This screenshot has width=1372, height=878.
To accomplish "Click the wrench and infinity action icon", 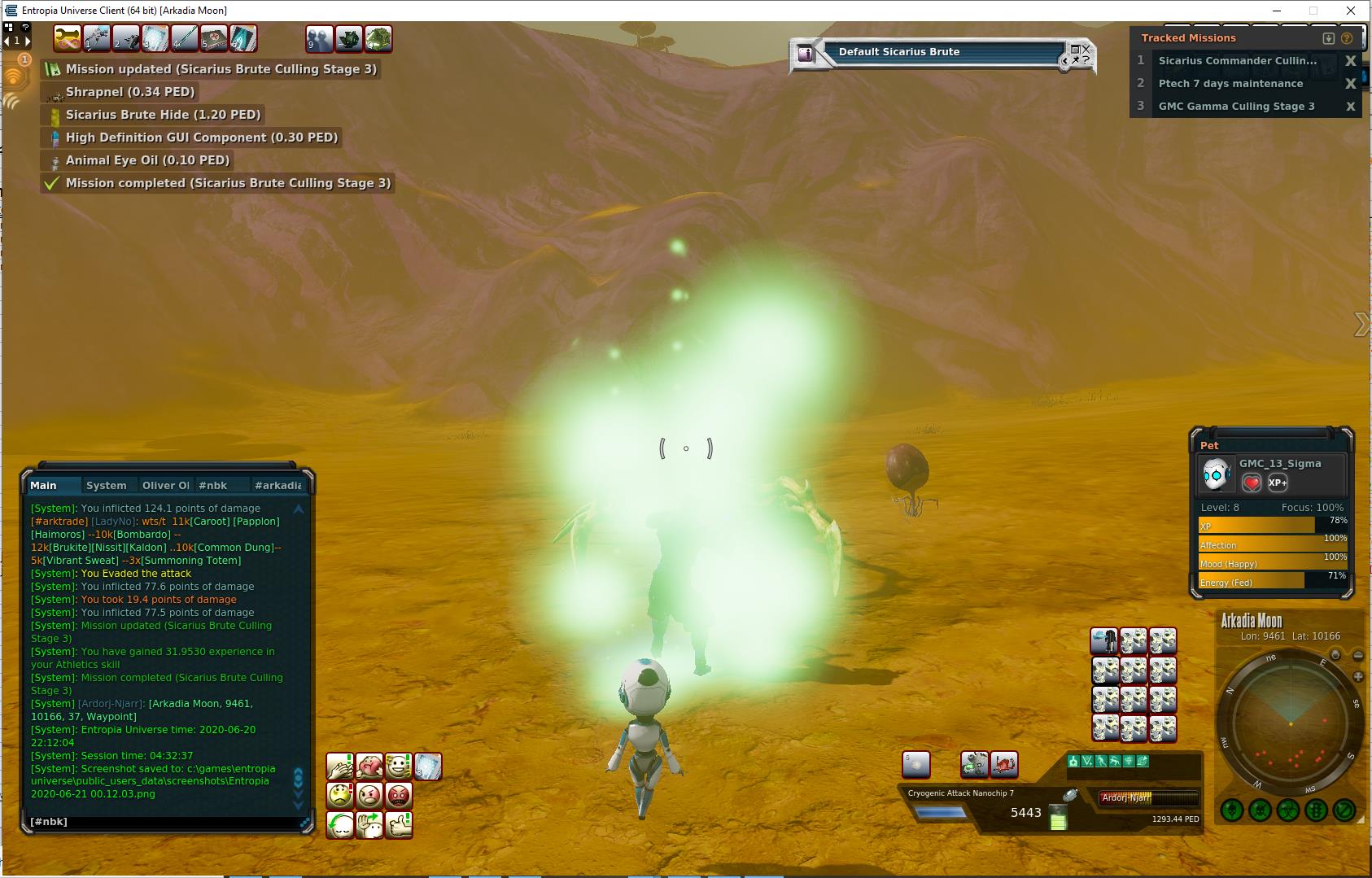I will tap(68, 38).
